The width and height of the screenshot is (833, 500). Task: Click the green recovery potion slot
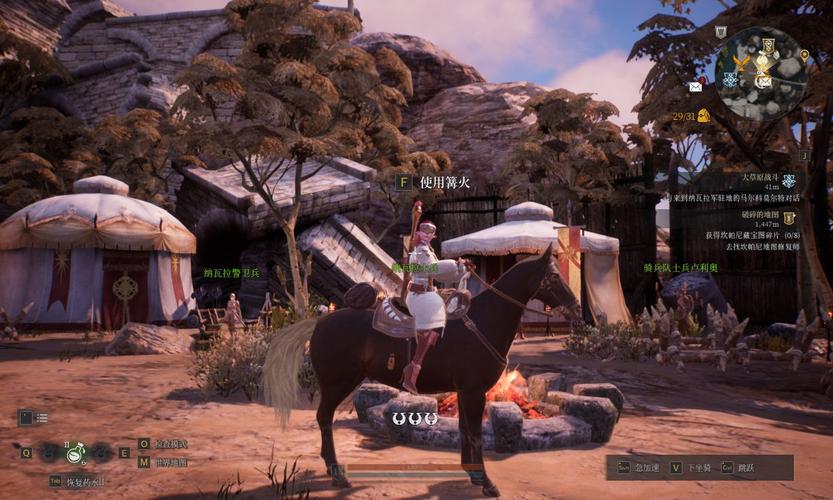(x=74, y=453)
